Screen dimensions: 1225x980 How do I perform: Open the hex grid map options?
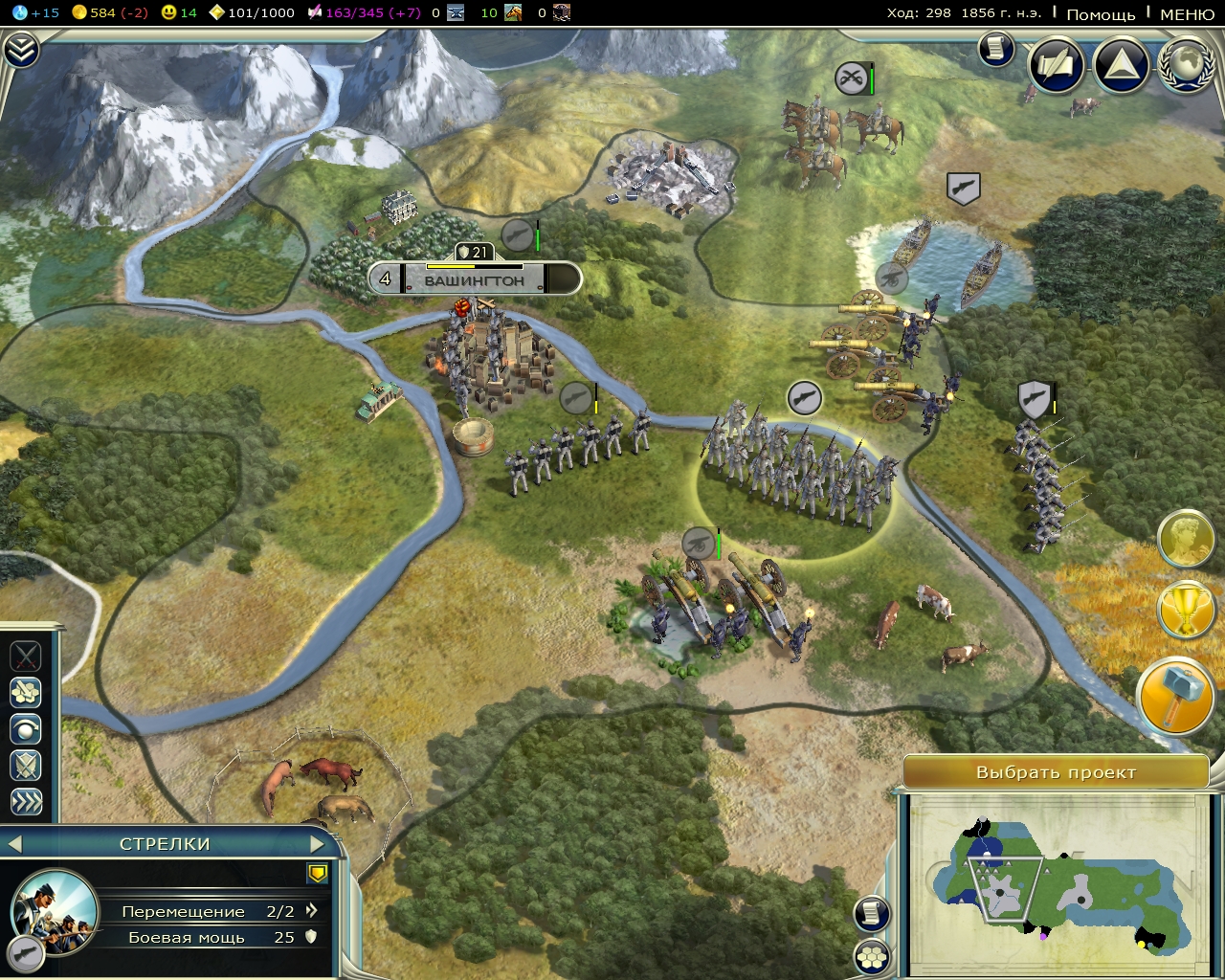click(x=872, y=955)
